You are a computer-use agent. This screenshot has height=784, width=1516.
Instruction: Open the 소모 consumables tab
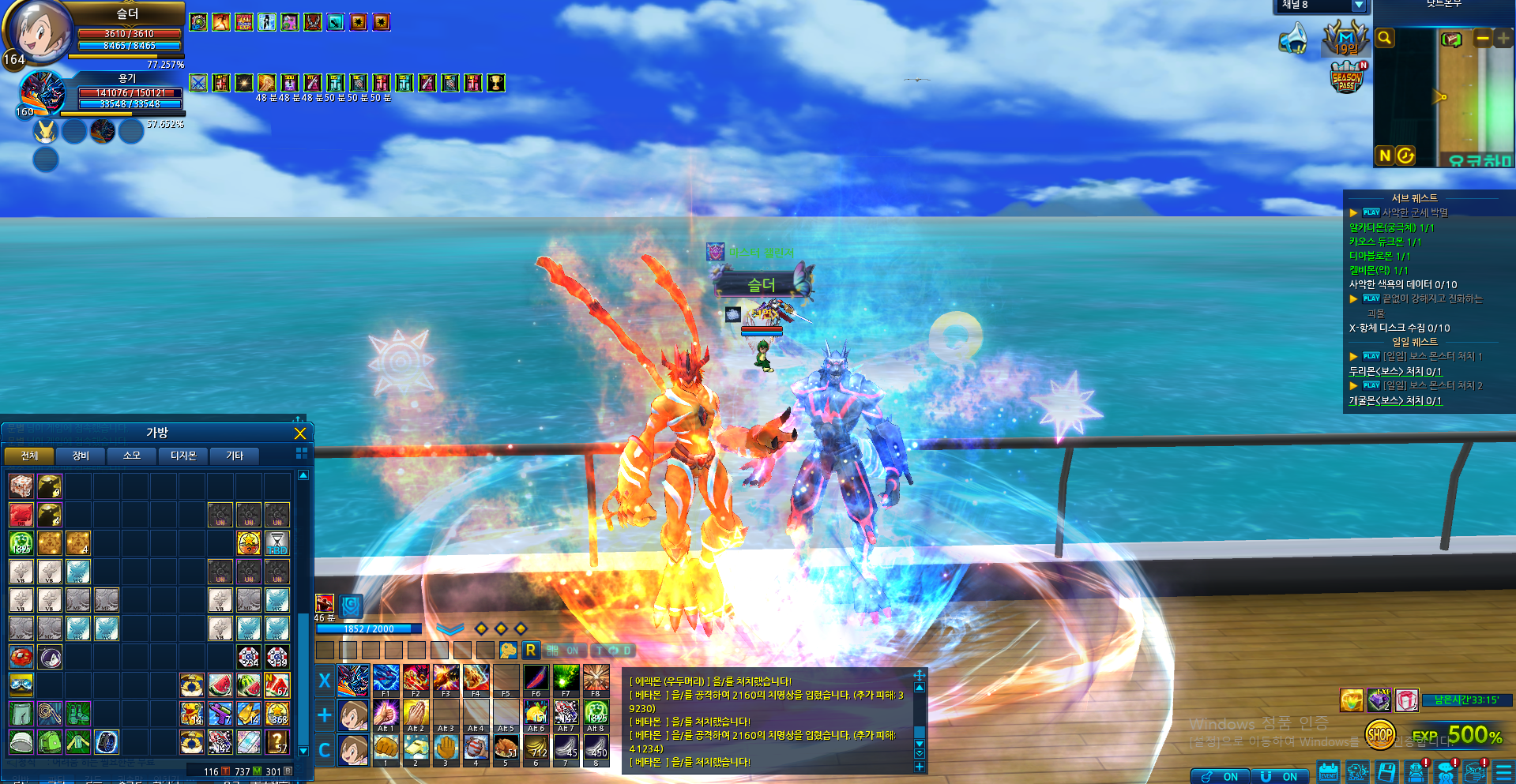(x=132, y=456)
